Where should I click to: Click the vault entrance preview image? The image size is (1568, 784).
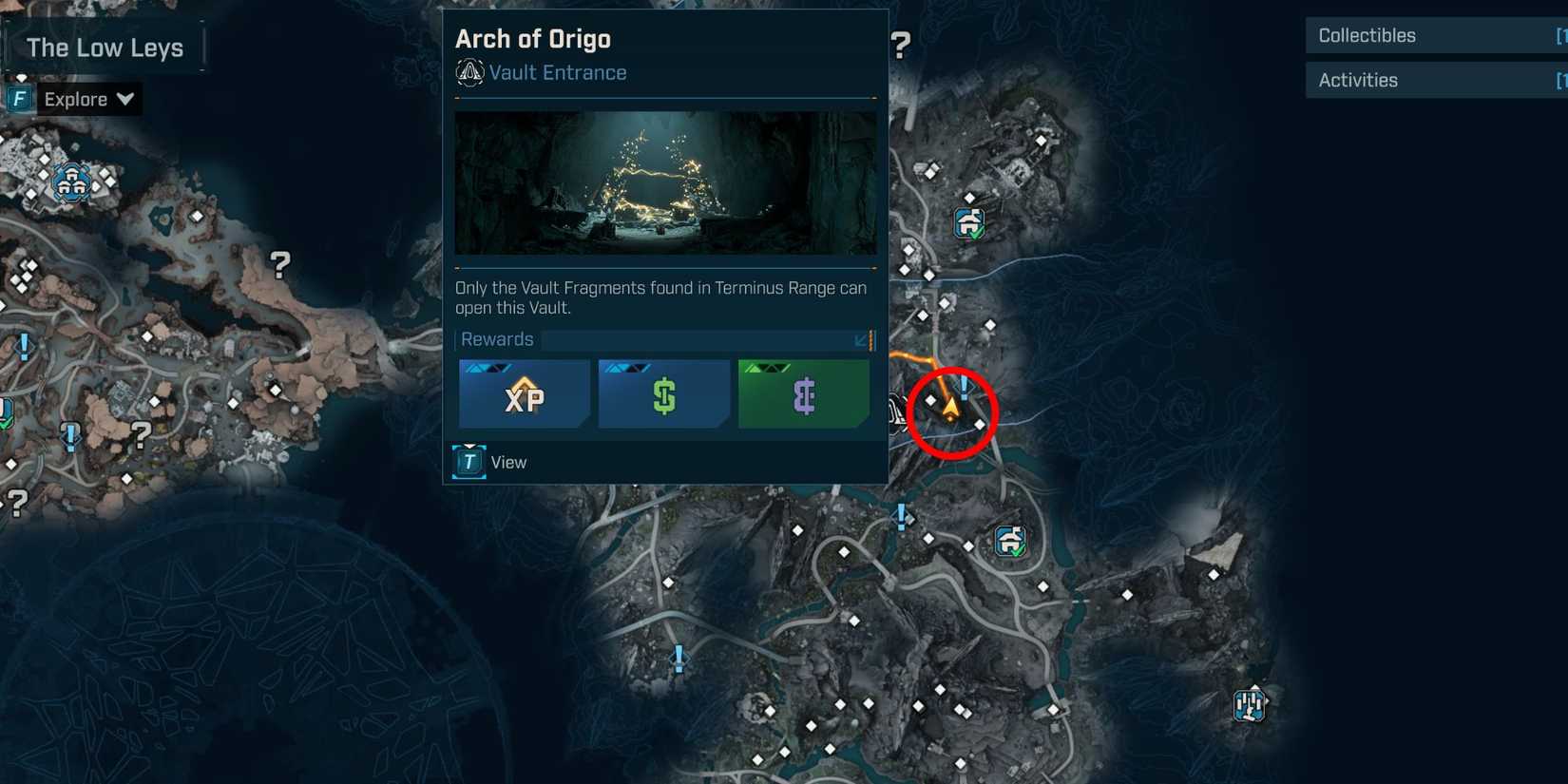click(x=664, y=182)
